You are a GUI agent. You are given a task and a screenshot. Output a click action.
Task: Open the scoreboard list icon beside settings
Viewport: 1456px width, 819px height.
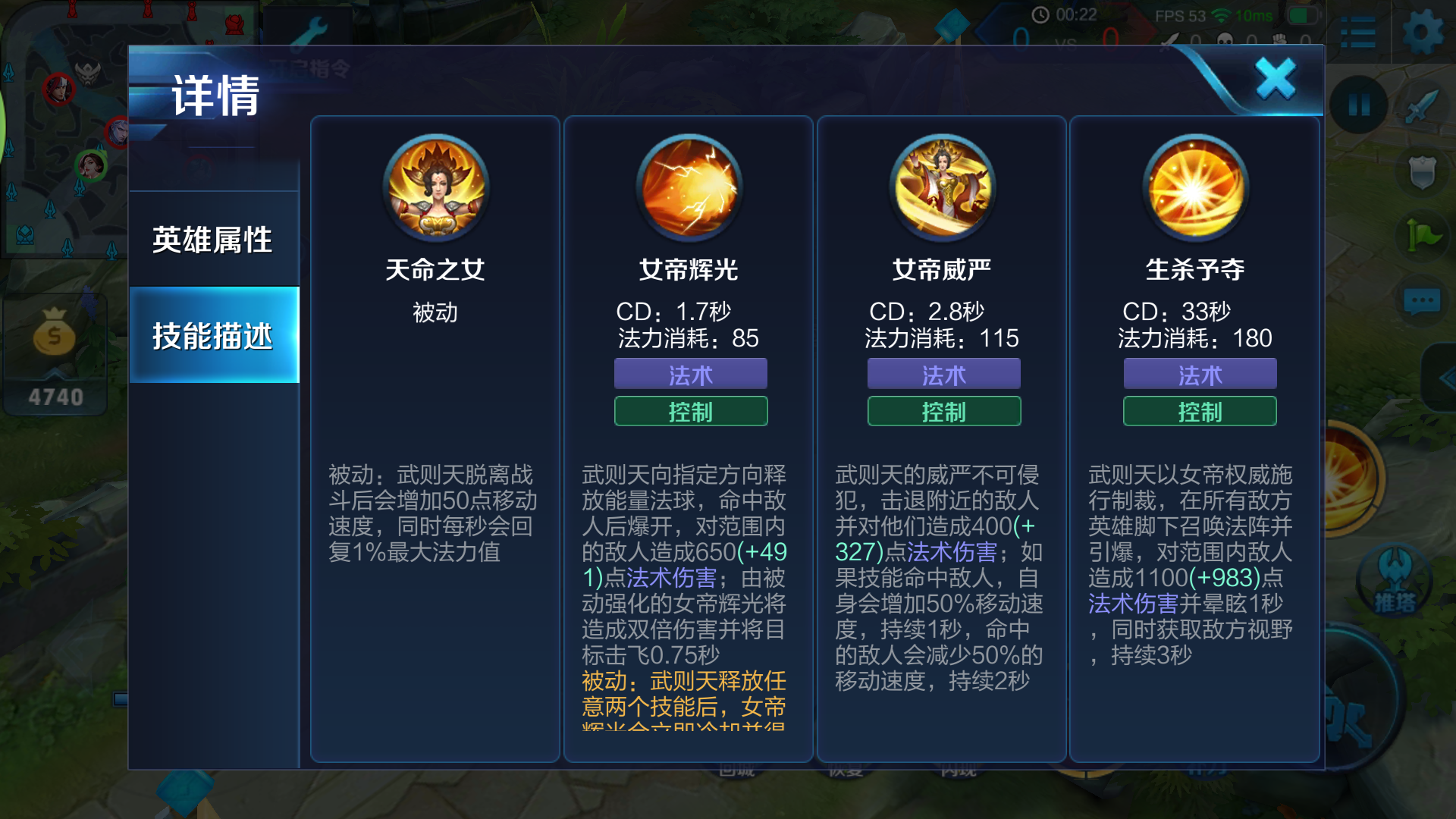[x=1357, y=32]
